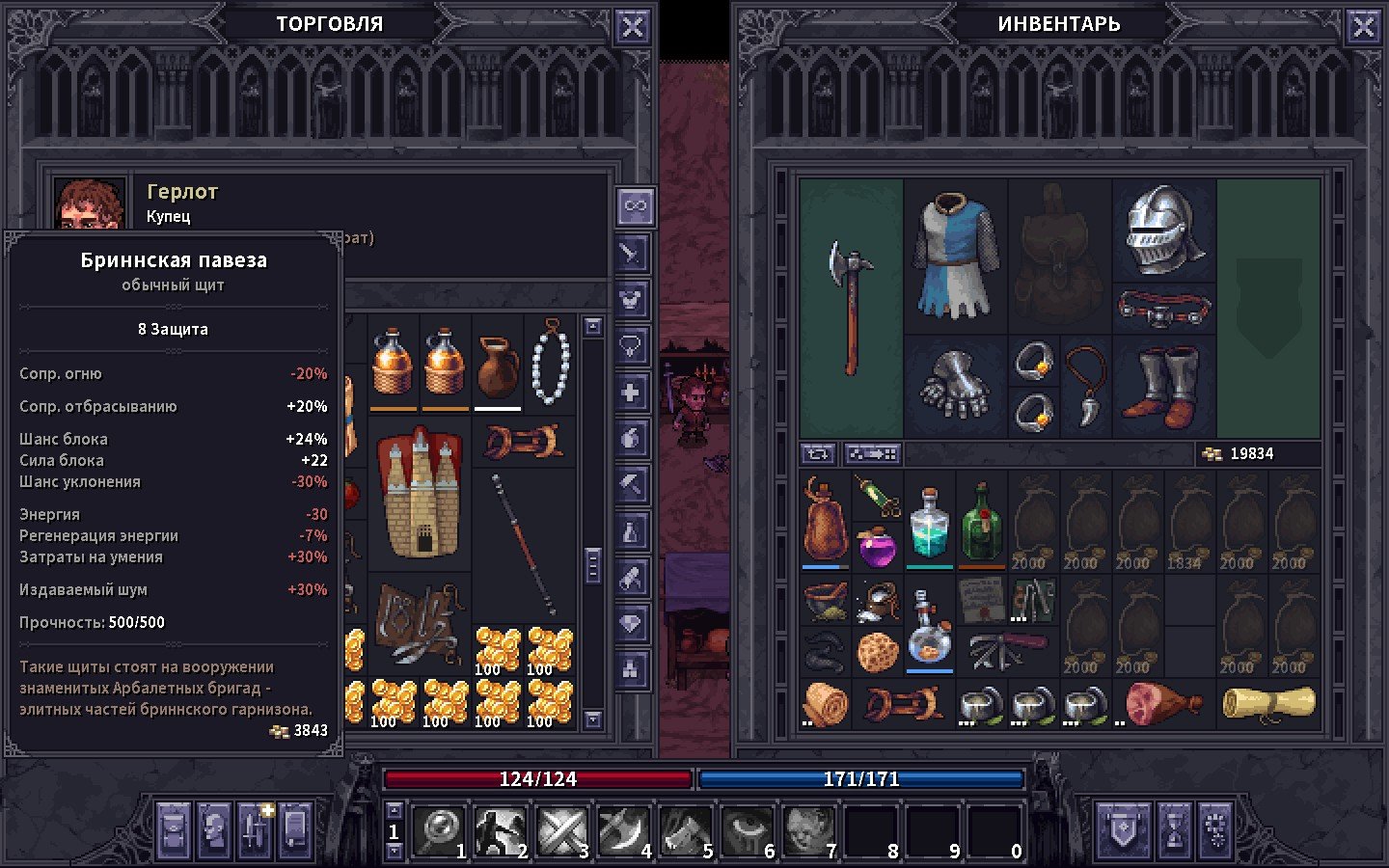Show all items with the infinity filter

click(x=634, y=206)
